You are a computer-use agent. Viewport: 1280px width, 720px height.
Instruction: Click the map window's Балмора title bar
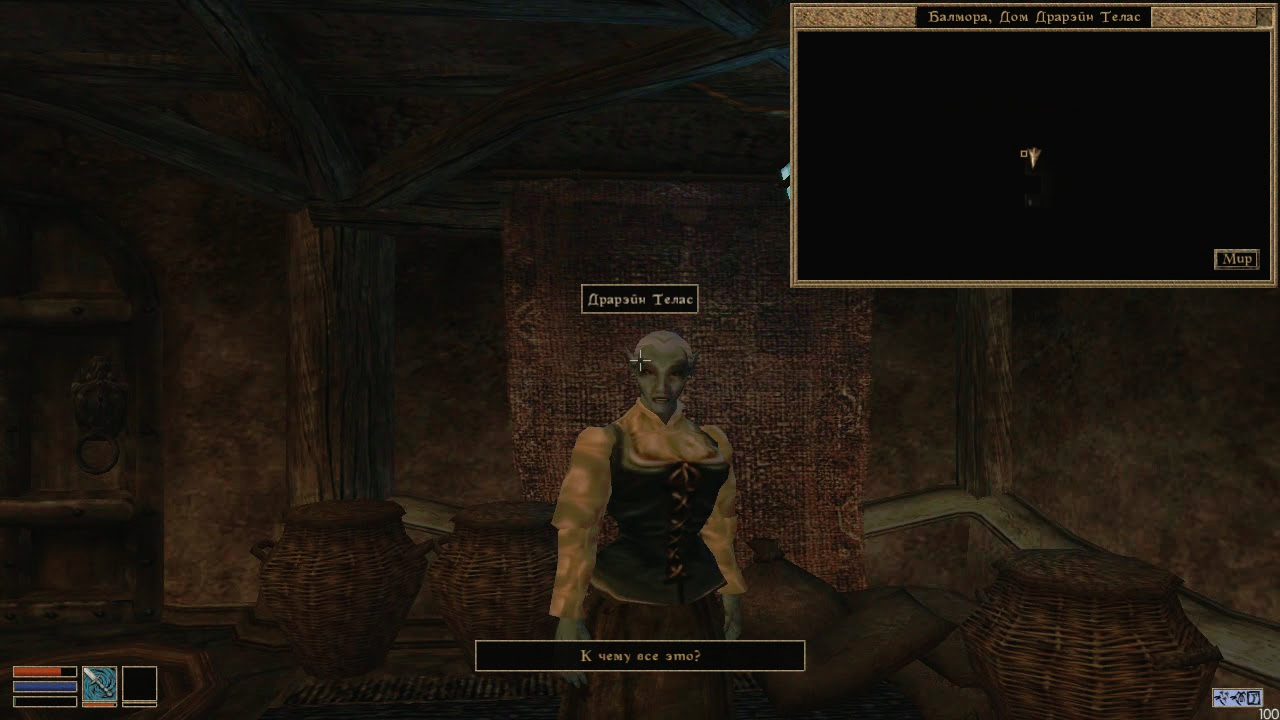tap(1034, 17)
